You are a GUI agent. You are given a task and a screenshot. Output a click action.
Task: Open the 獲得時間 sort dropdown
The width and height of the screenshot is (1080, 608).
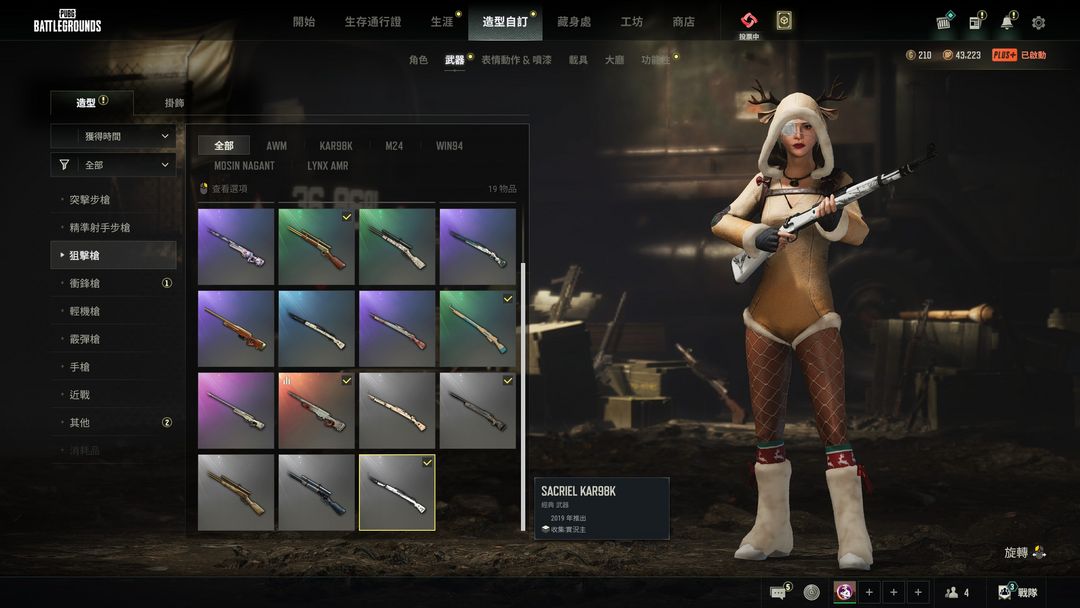tap(113, 136)
